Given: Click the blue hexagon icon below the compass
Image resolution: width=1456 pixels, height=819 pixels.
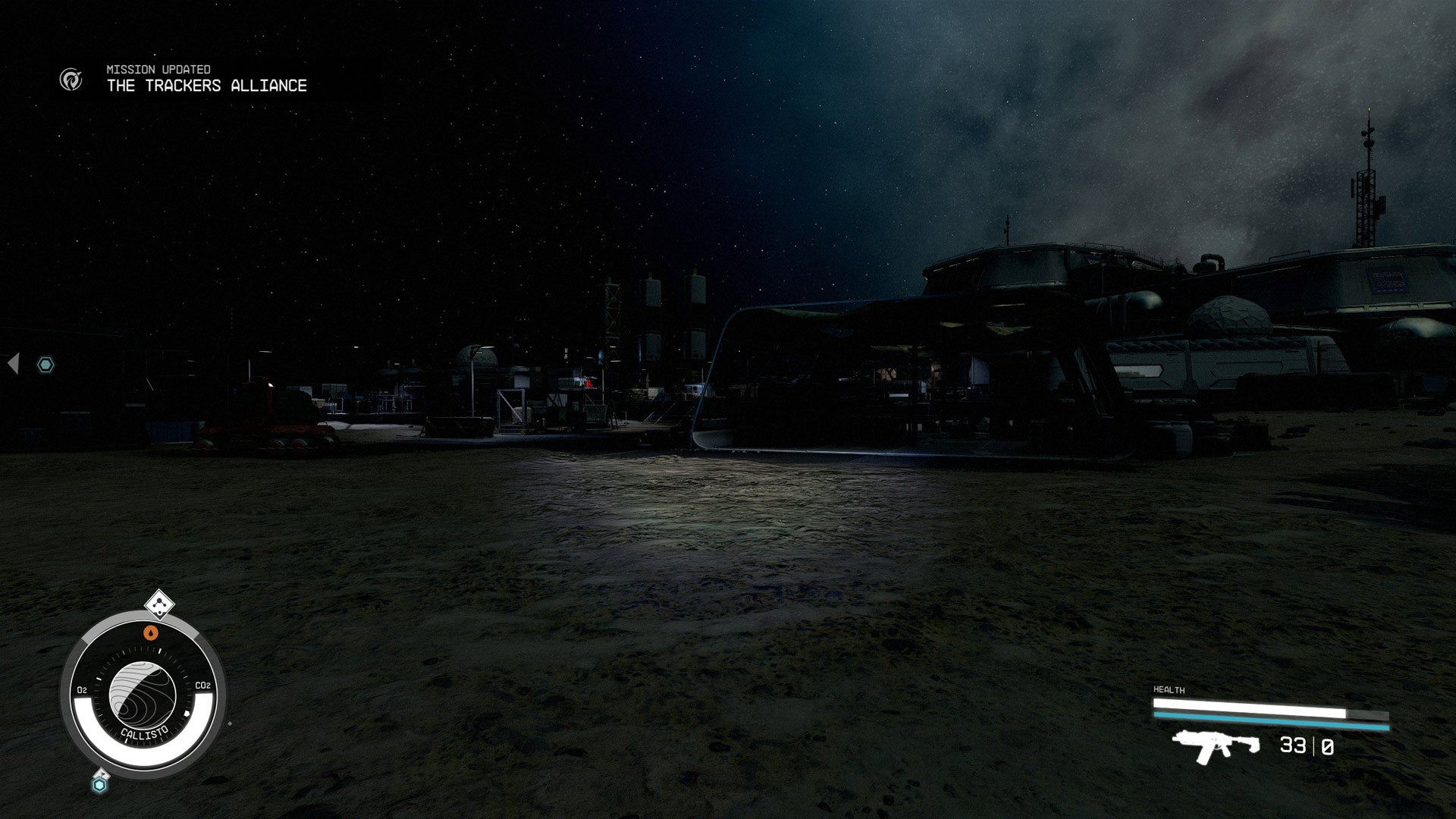Looking at the screenshot, I should pos(99,784).
